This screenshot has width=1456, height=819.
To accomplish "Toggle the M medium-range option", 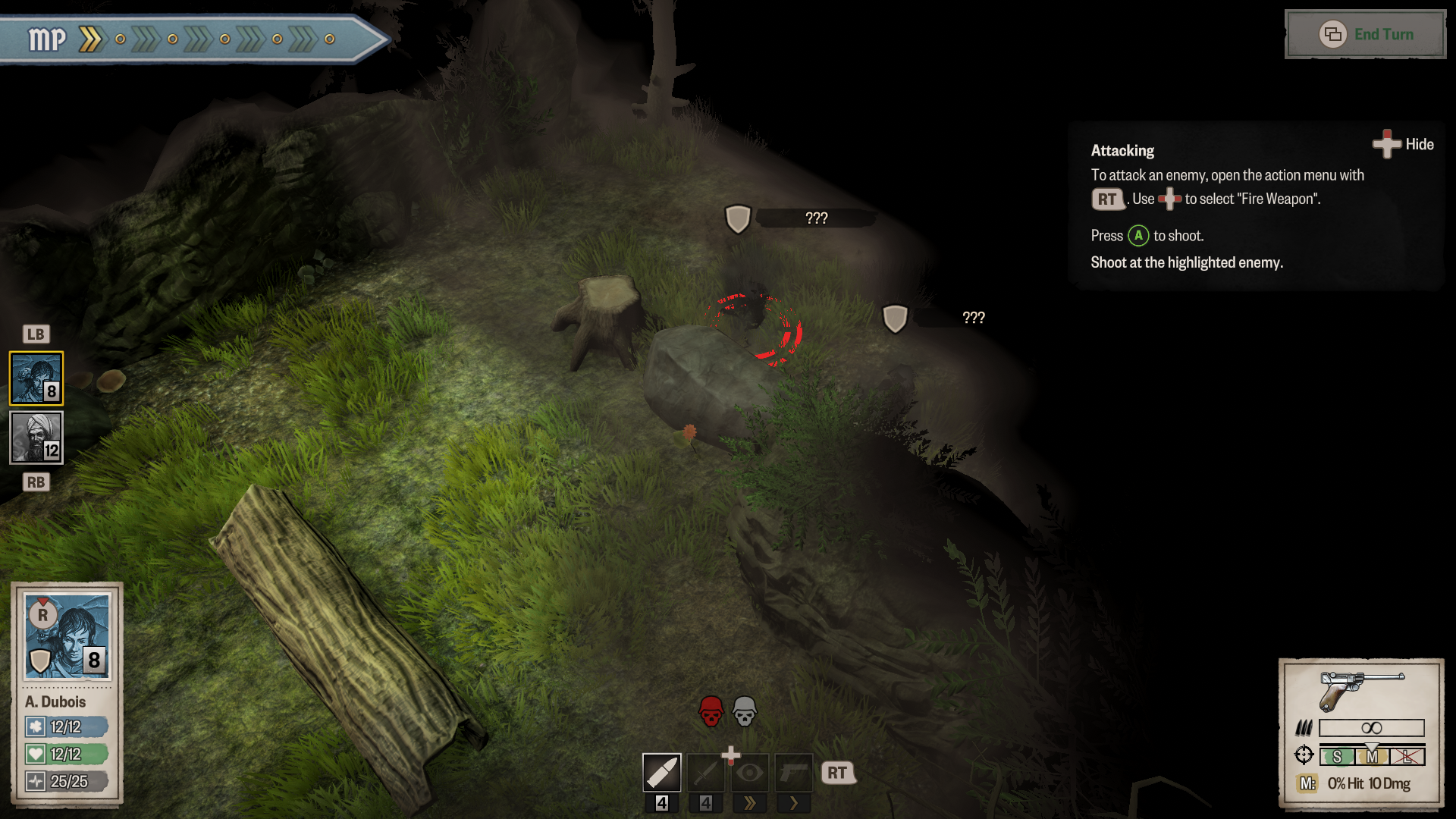I will [1372, 755].
